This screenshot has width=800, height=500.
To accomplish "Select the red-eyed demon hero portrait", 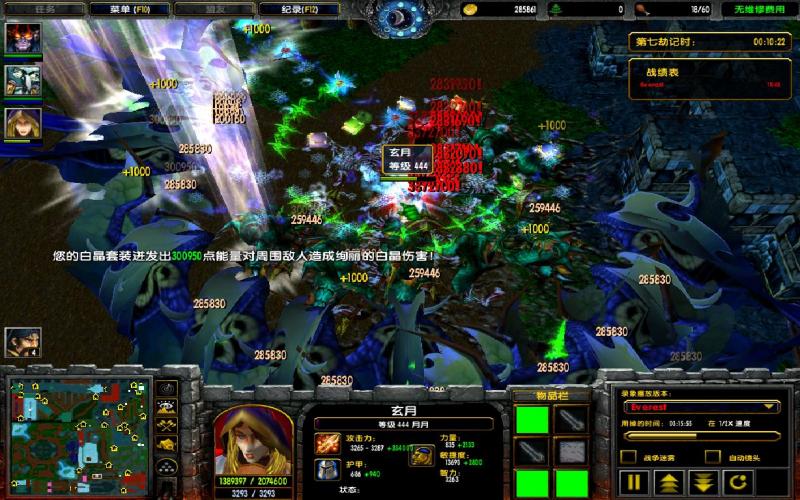I will (x=23, y=39).
